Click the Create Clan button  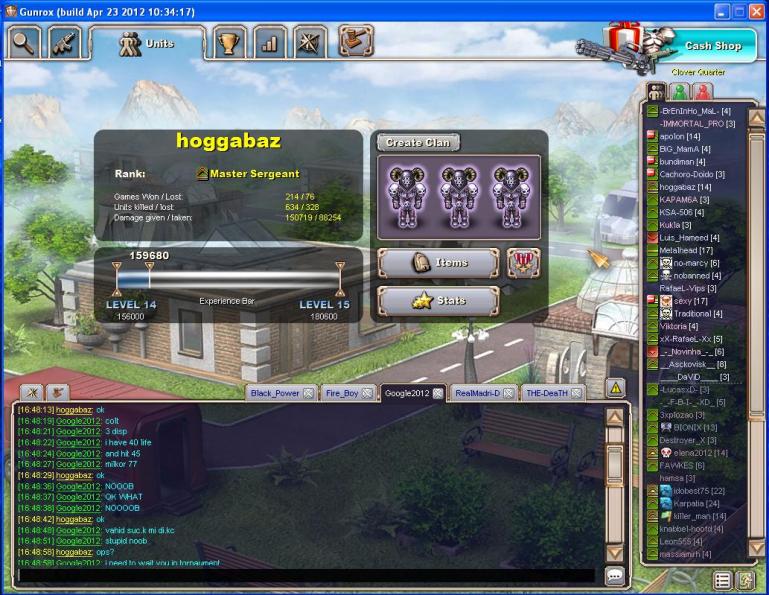tap(418, 143)
